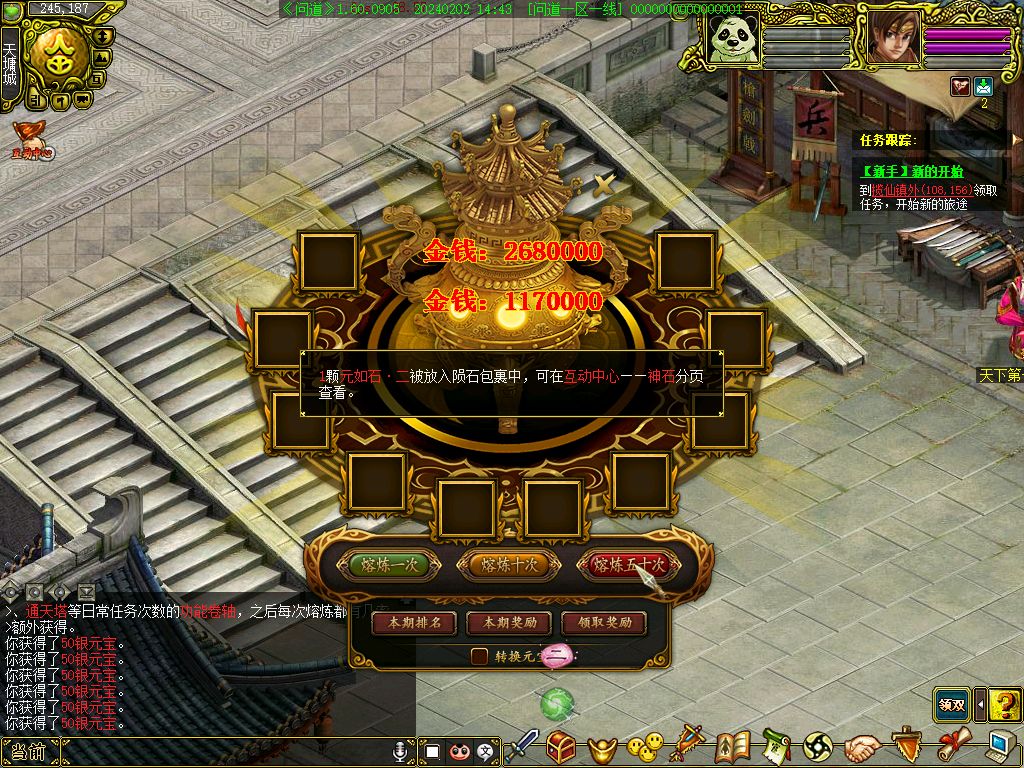Activate the red 熔炼五十次 button
The height and width of the screenshot is (768, 1024).
[x=628, y=565]
